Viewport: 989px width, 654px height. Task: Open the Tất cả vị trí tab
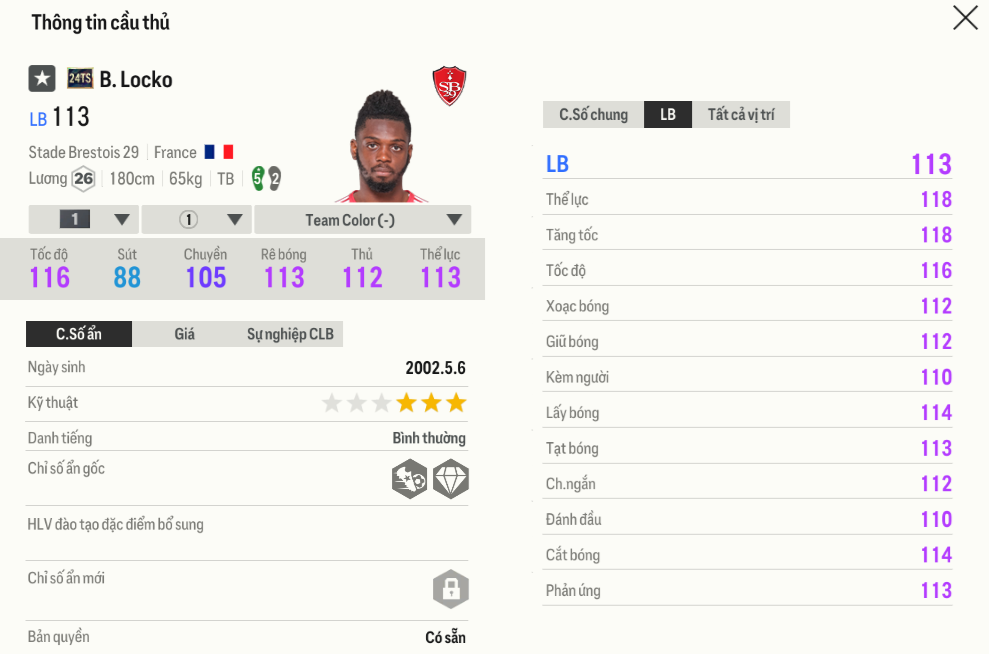(740, 115)
